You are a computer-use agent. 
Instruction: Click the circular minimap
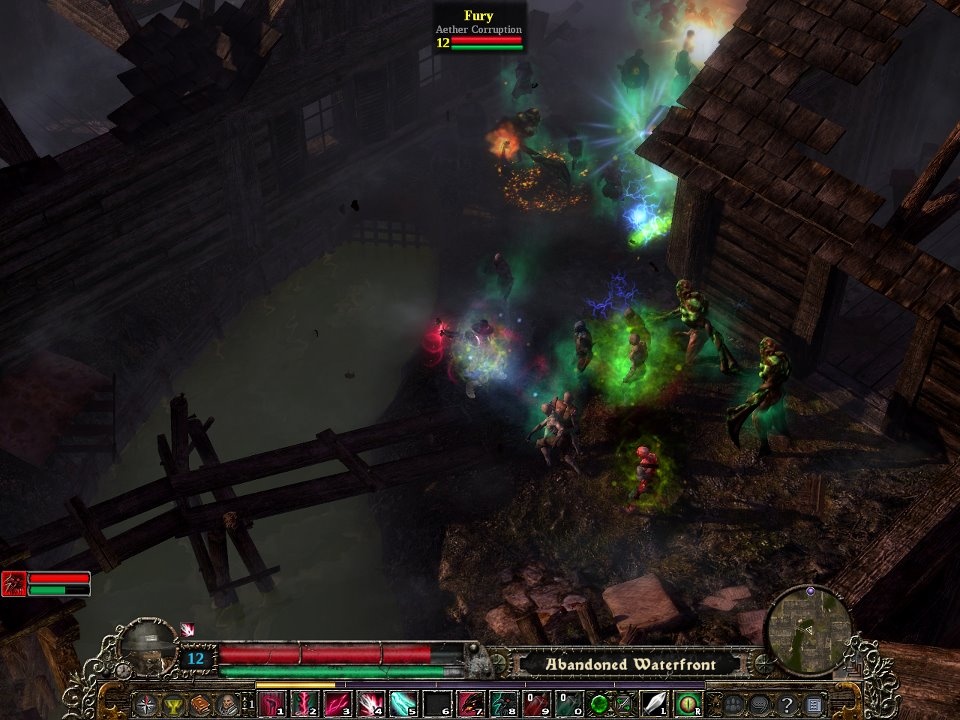pyautogui.click(x=808, y=629)
